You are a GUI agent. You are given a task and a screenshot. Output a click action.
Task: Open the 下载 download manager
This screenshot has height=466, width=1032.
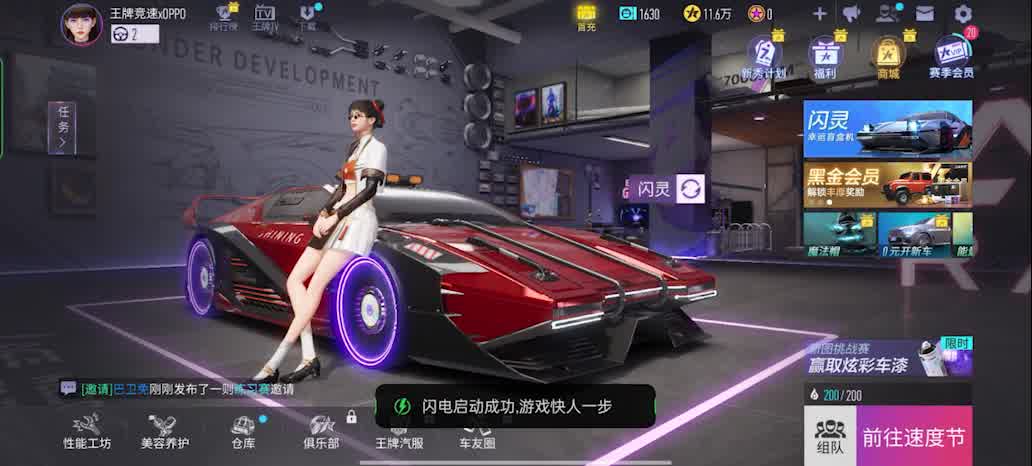coord(308,17)
